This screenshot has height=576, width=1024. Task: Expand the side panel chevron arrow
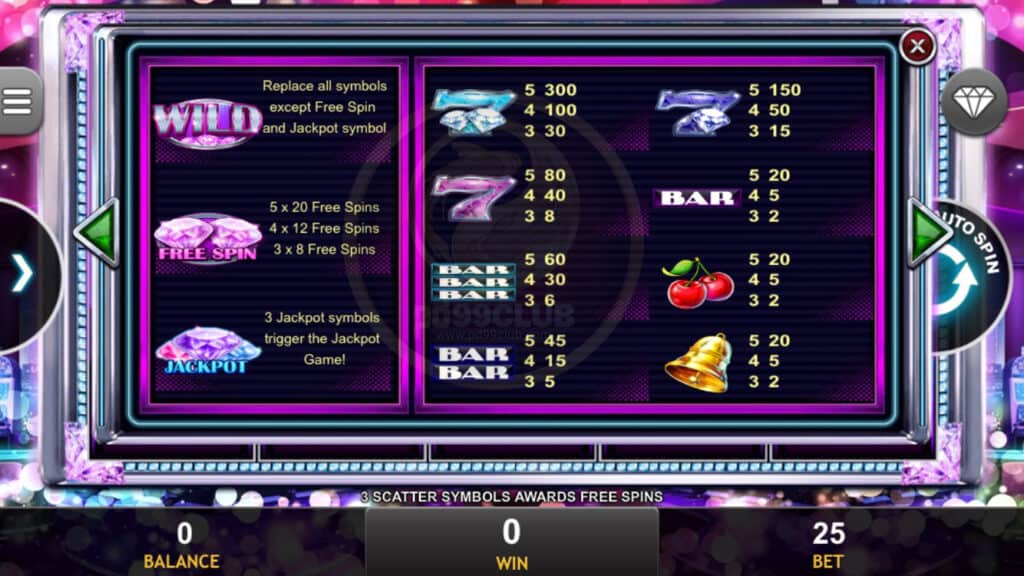(22, 274)
